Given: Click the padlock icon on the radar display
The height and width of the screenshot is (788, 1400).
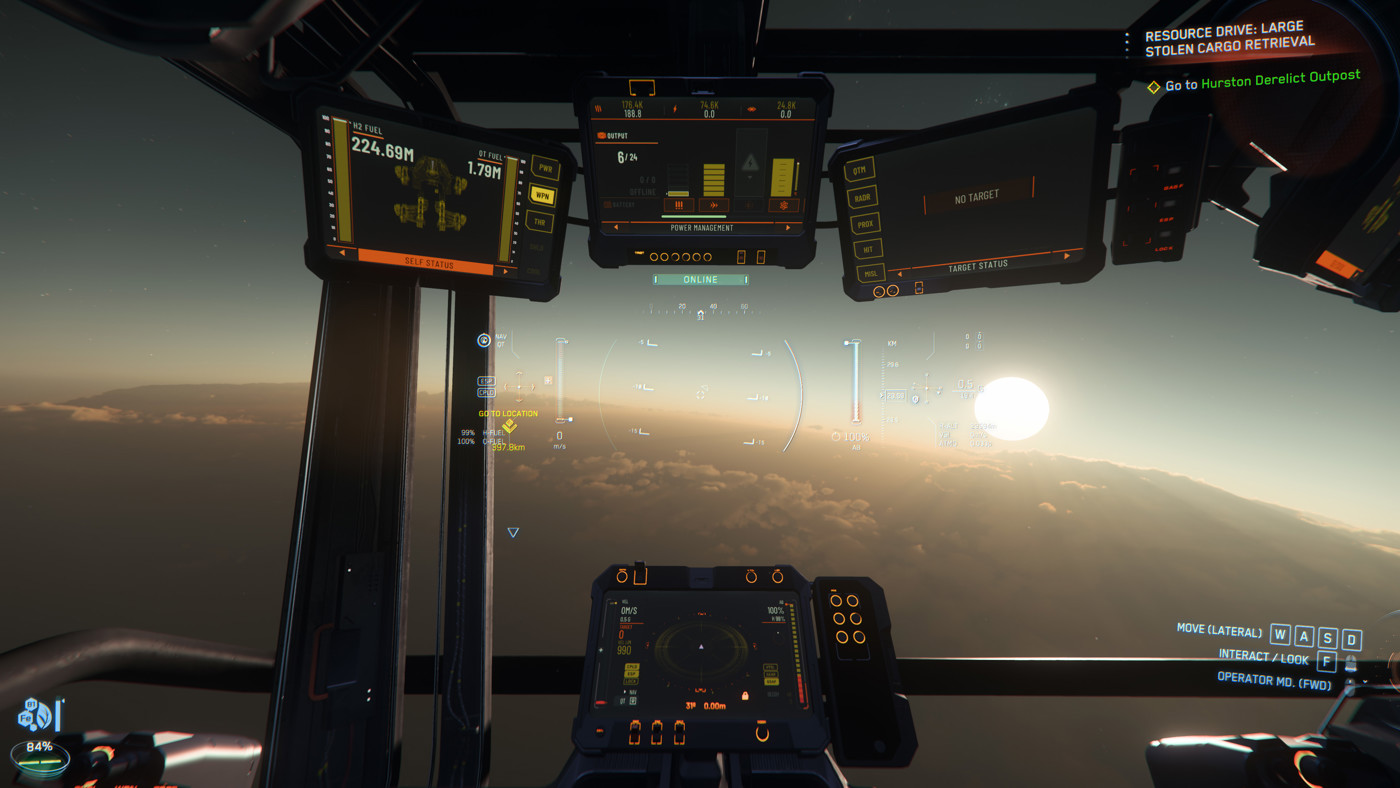Looking at the screenshot, I should click(x=745, y=697).
